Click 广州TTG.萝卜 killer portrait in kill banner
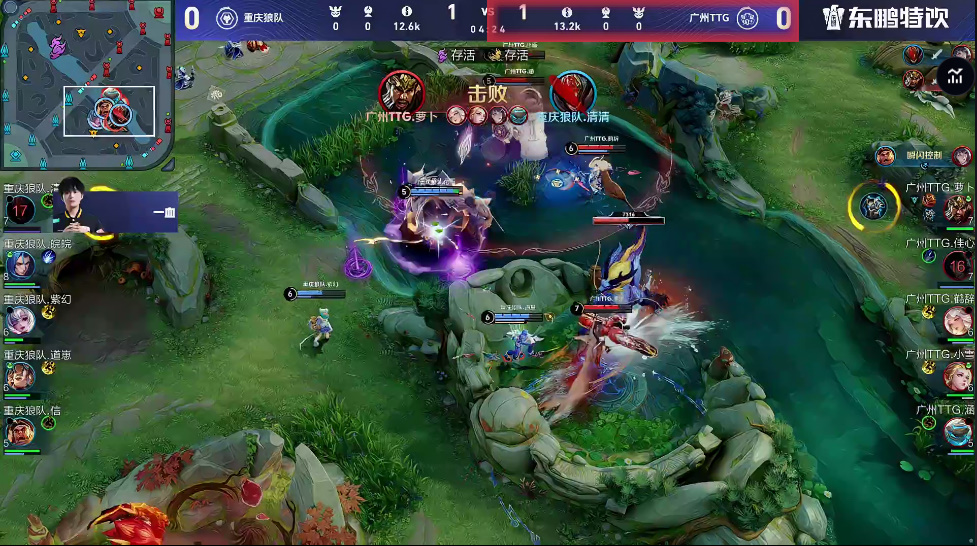 pos(401,92)
